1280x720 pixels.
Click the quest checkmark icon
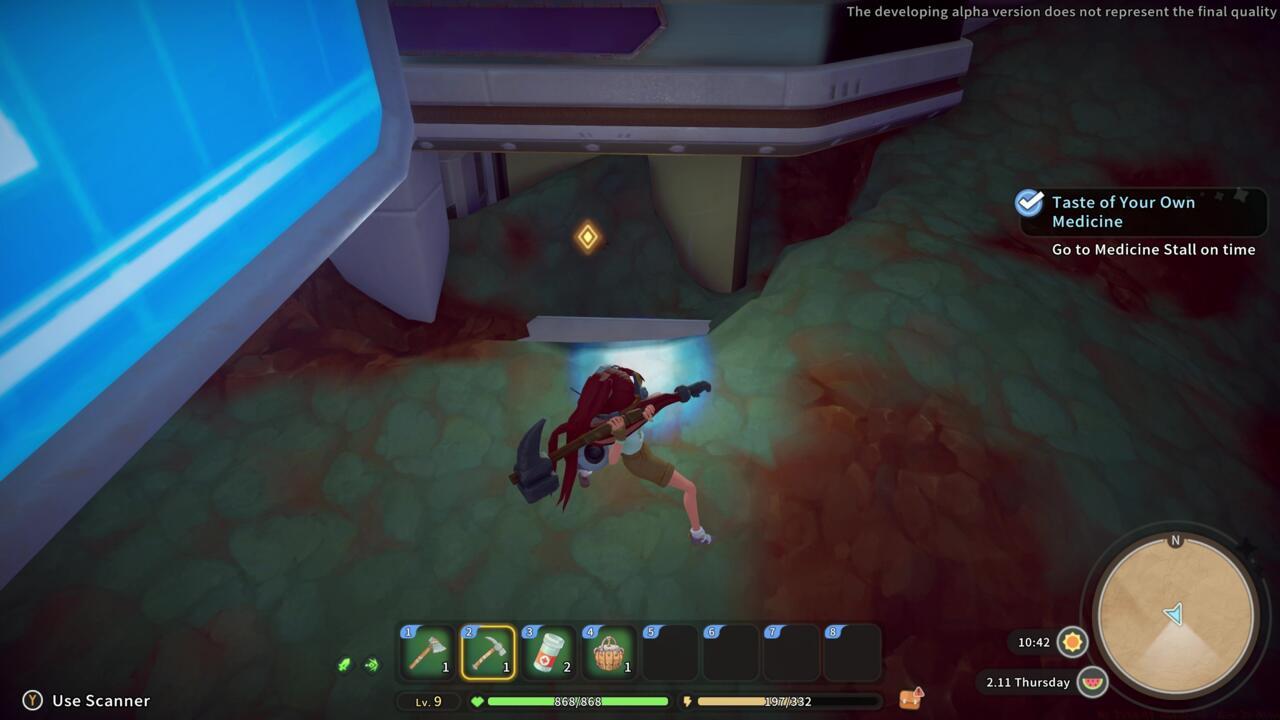(1028, 205)
